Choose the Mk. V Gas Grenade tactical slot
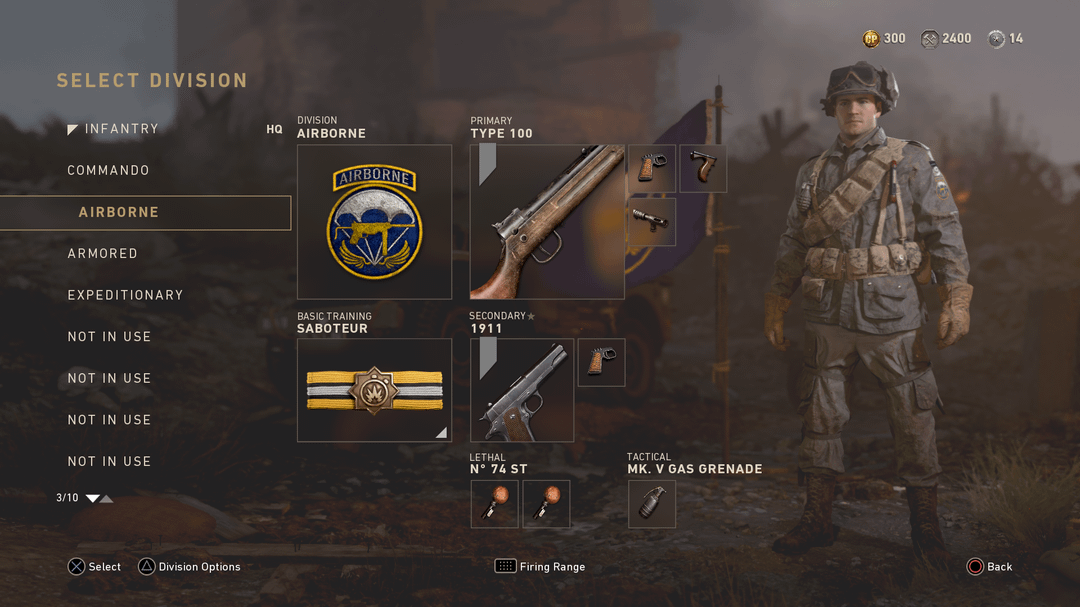 pyautogui.click(x=651, y=504)
